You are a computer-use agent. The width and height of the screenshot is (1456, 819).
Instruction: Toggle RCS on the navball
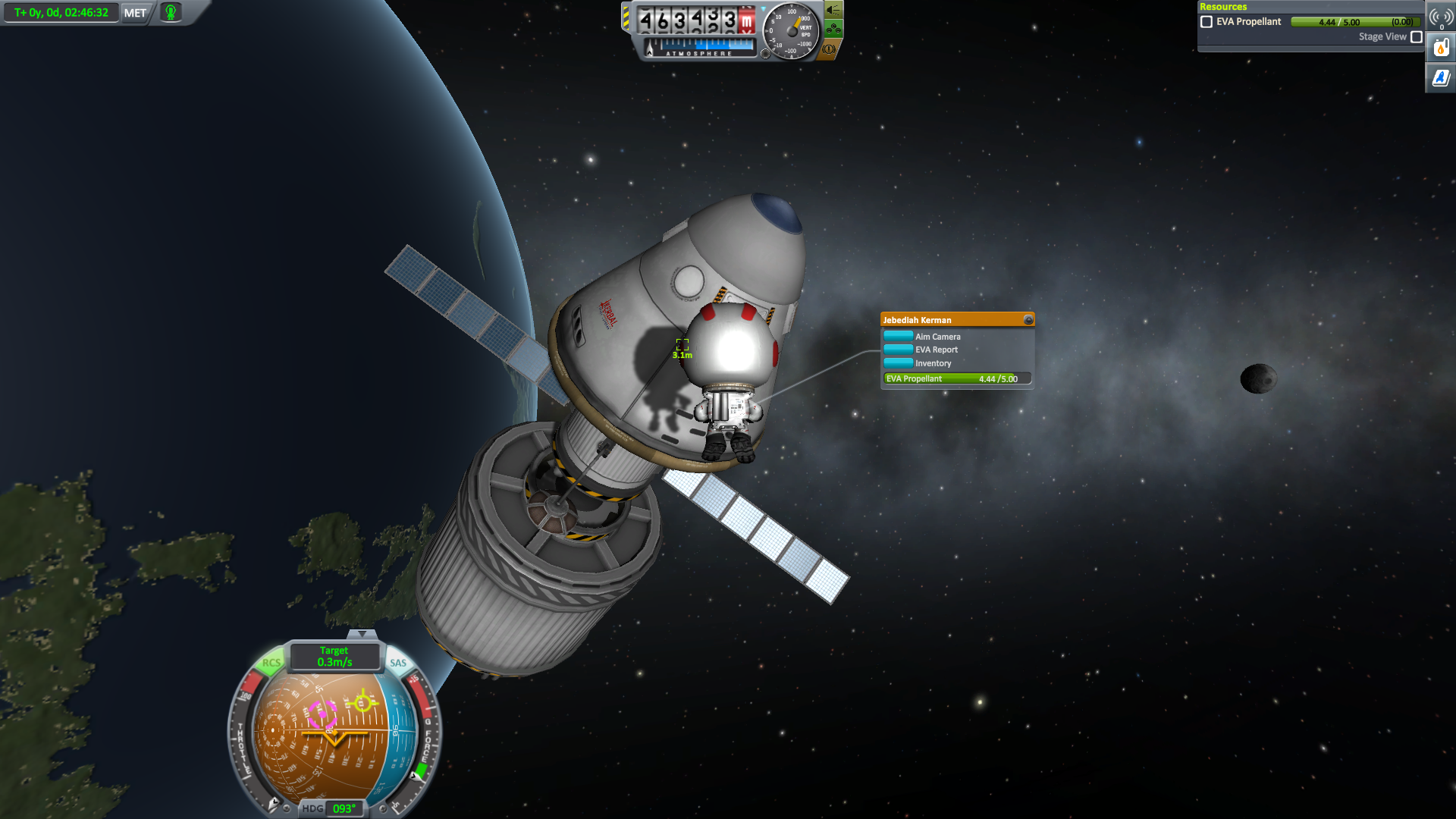point(271,663)
